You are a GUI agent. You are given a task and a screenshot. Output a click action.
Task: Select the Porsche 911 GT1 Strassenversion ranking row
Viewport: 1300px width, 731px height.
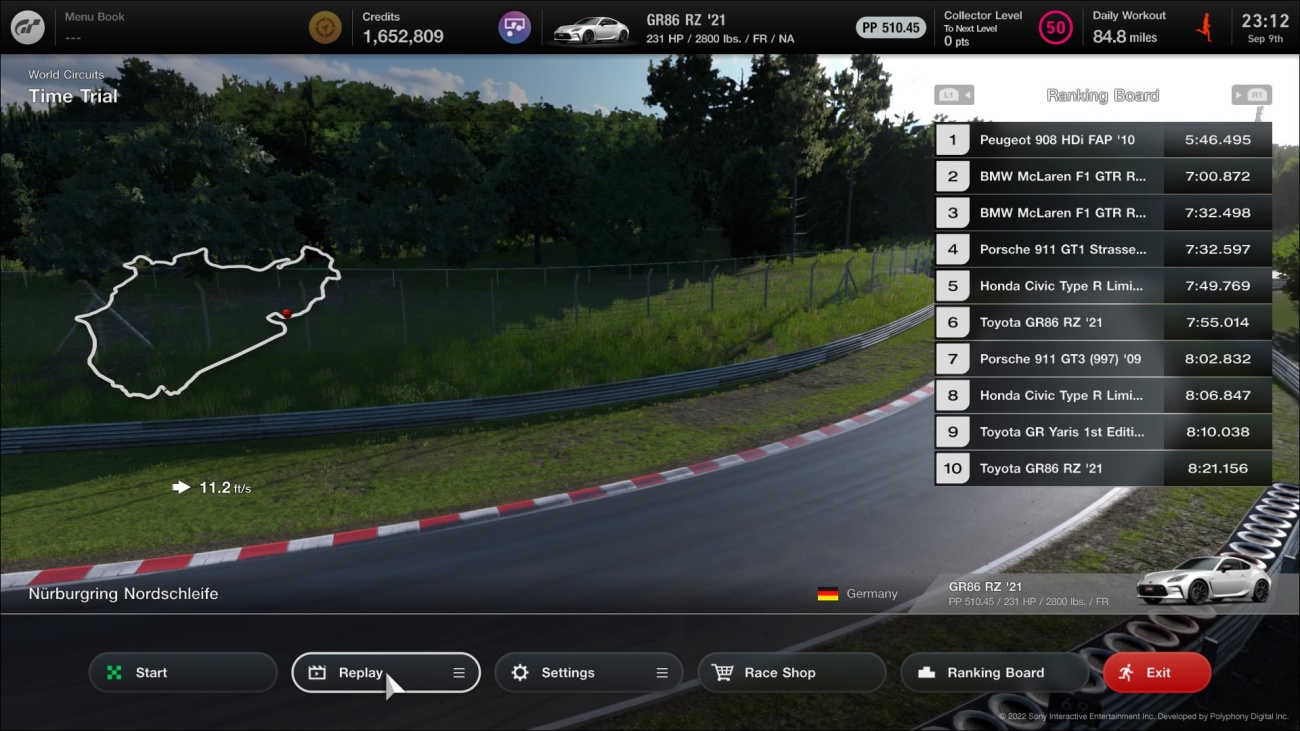point(1103,249)
